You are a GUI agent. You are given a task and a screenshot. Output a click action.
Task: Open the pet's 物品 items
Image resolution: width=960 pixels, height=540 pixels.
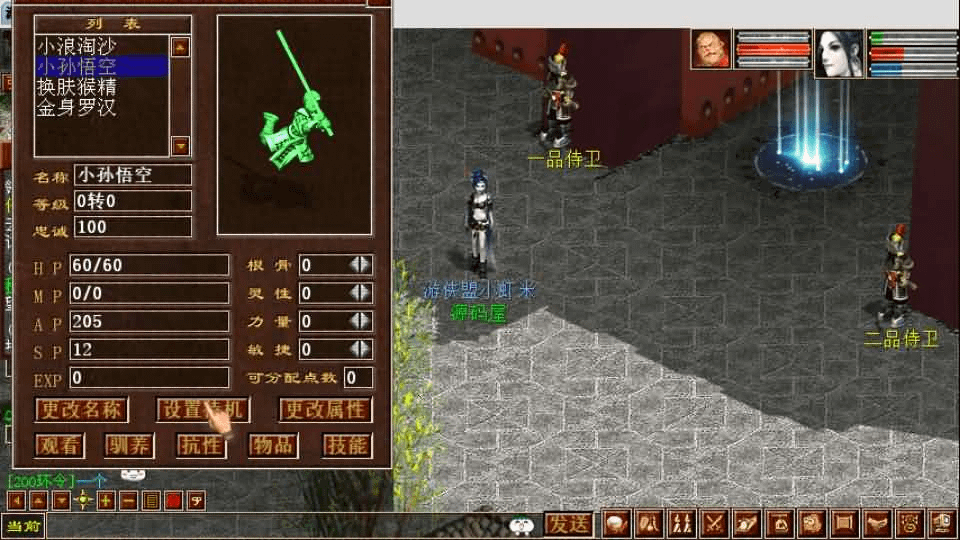point(270,445)
